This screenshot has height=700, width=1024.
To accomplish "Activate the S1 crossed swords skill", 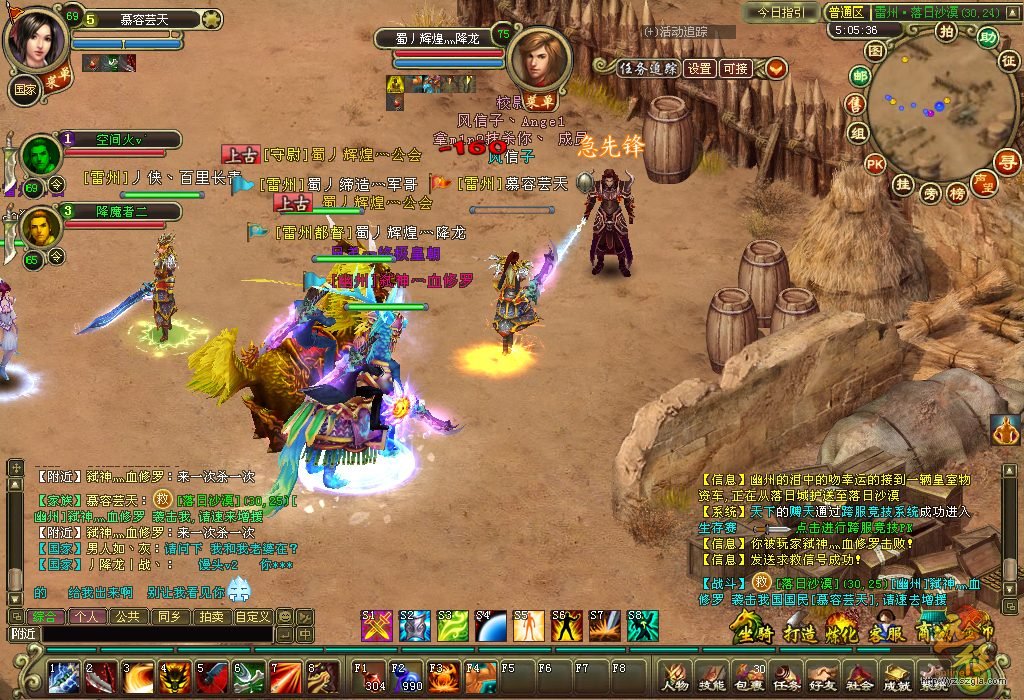I will tap(376, 626).
